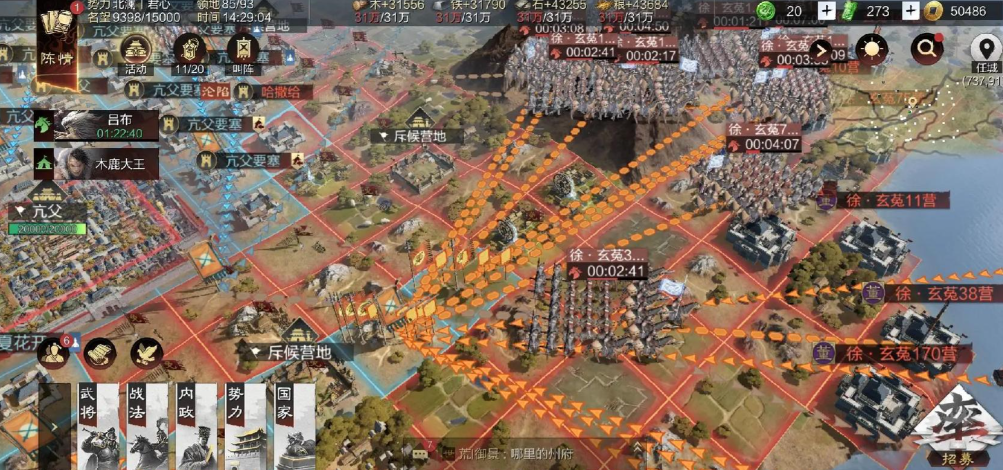Add jade with the plus beside 273
This screenshot has height=470, width=1003.
coord(910,11)
